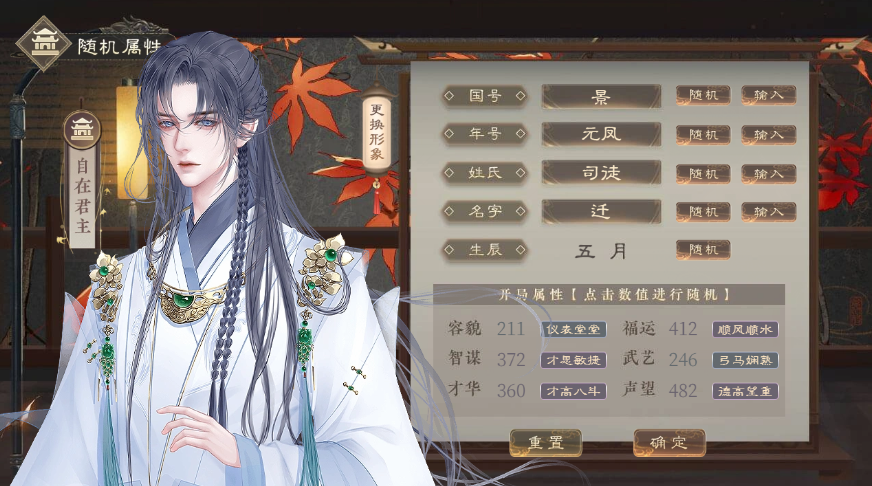
Task: Click 输入 button in the 国号 row
Action: point(768,95)
